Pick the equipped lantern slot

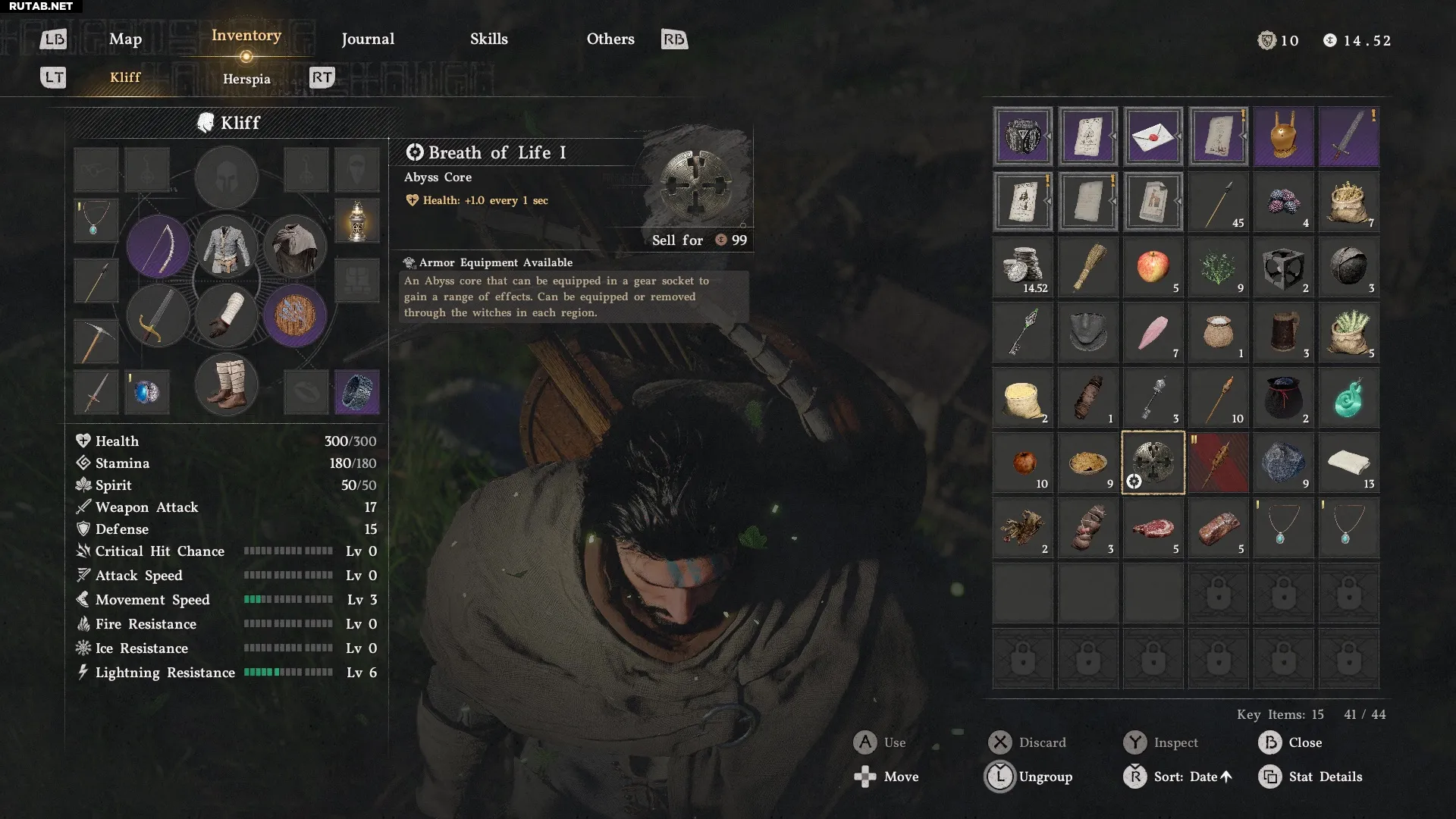point(356,221)
